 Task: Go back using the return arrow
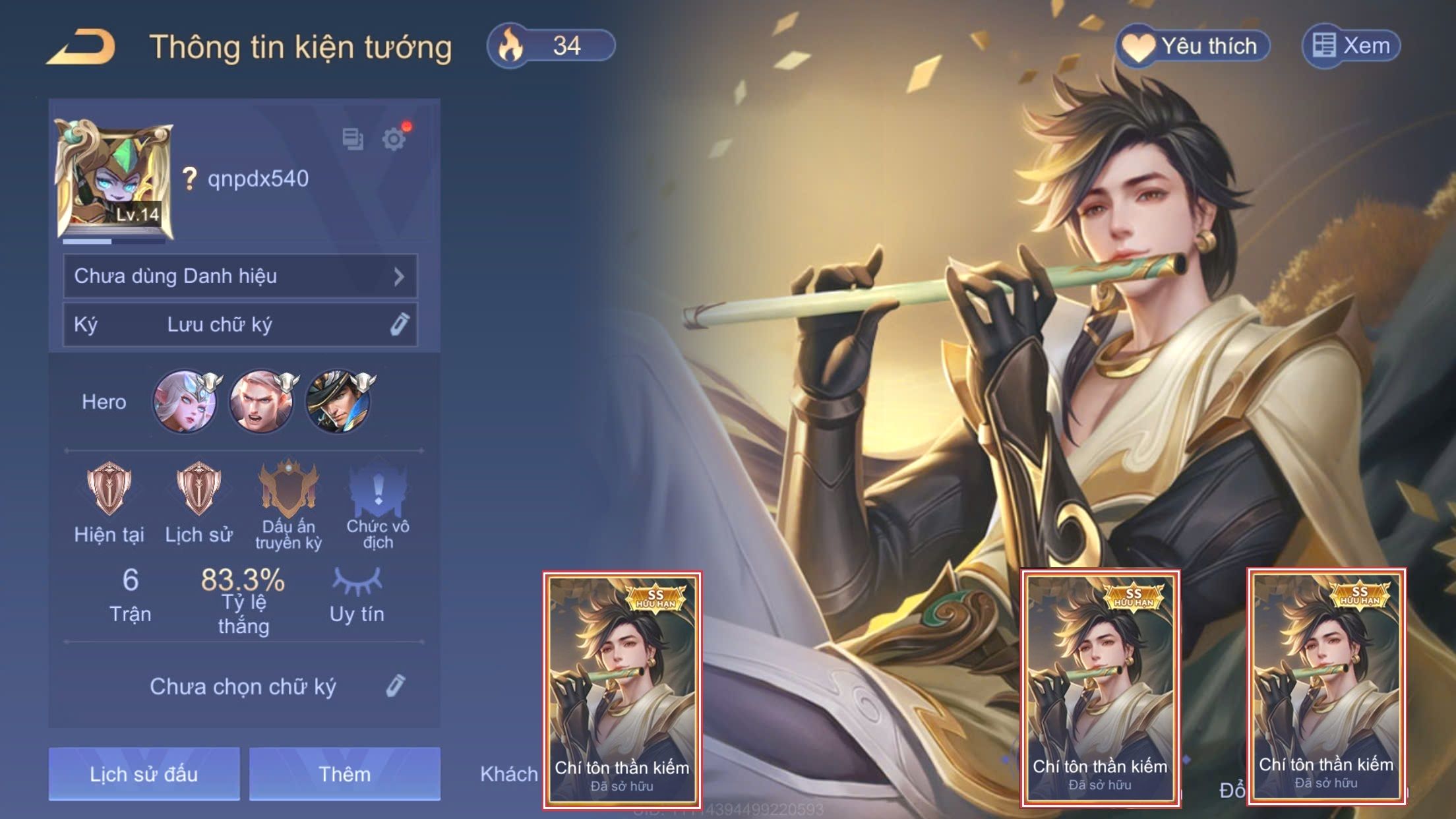pos(82,47)
